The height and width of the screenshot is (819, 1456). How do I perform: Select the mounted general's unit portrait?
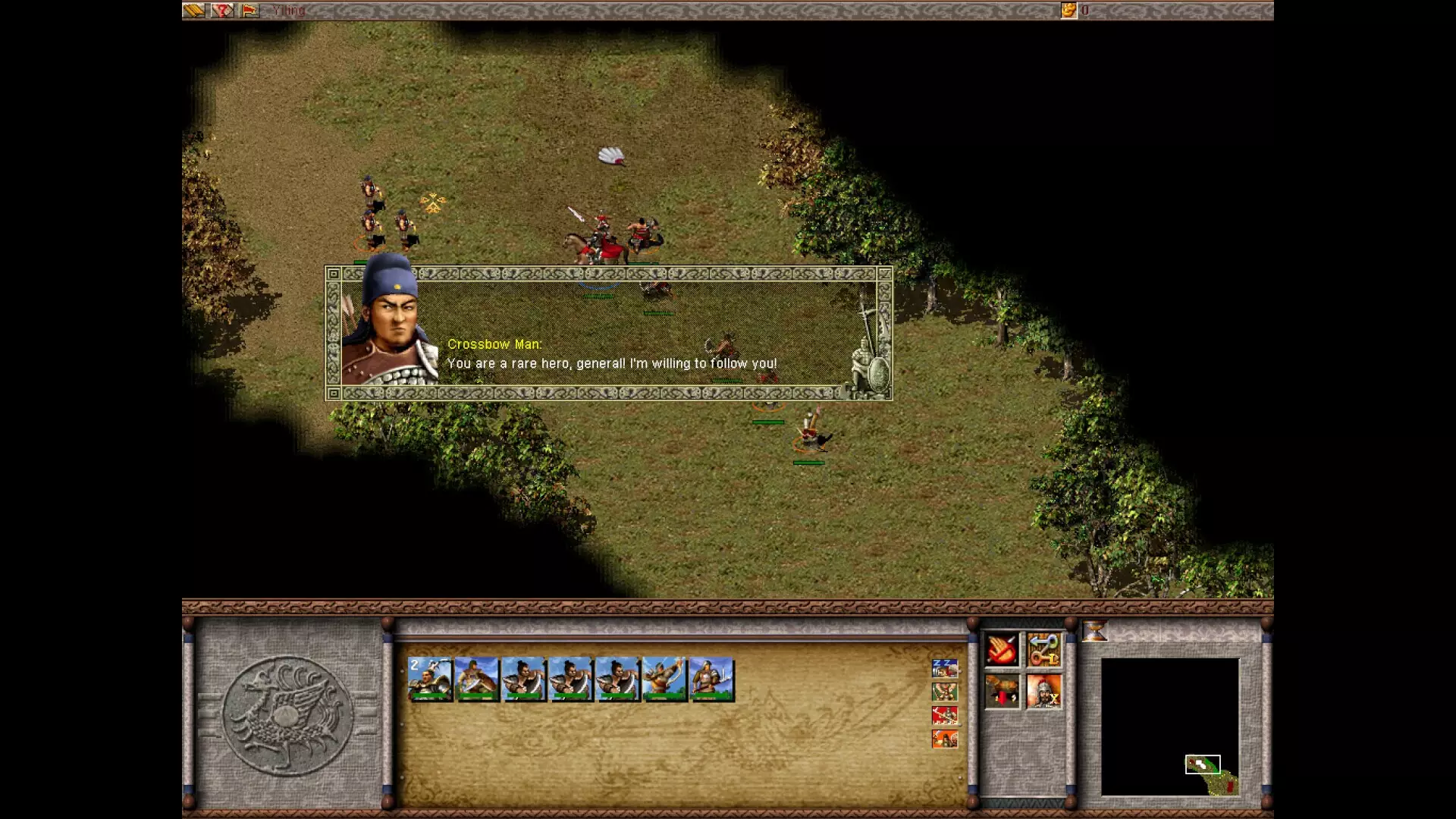(x=432, y=679)
